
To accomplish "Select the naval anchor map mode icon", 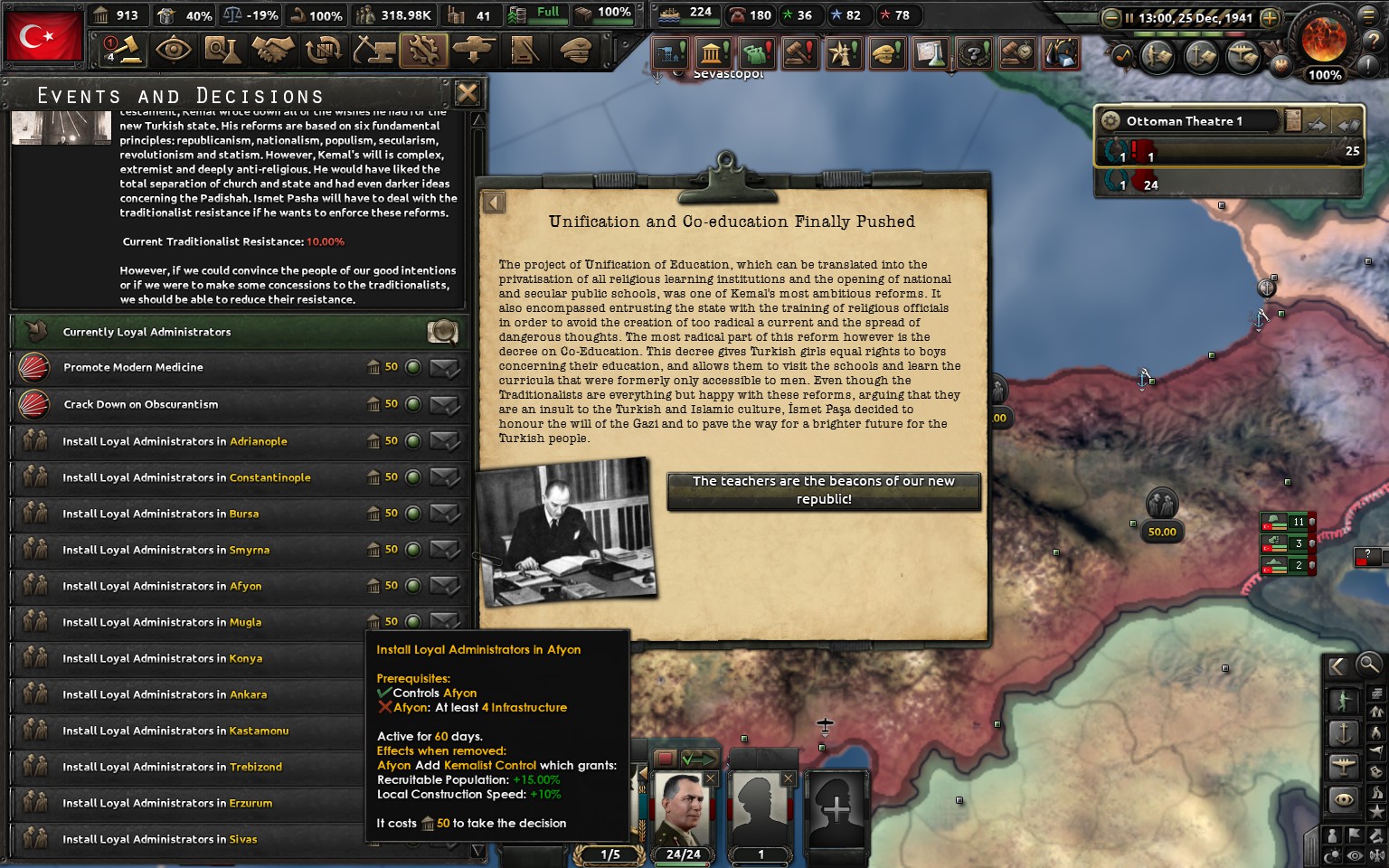I will click(x=1343, y=734).
